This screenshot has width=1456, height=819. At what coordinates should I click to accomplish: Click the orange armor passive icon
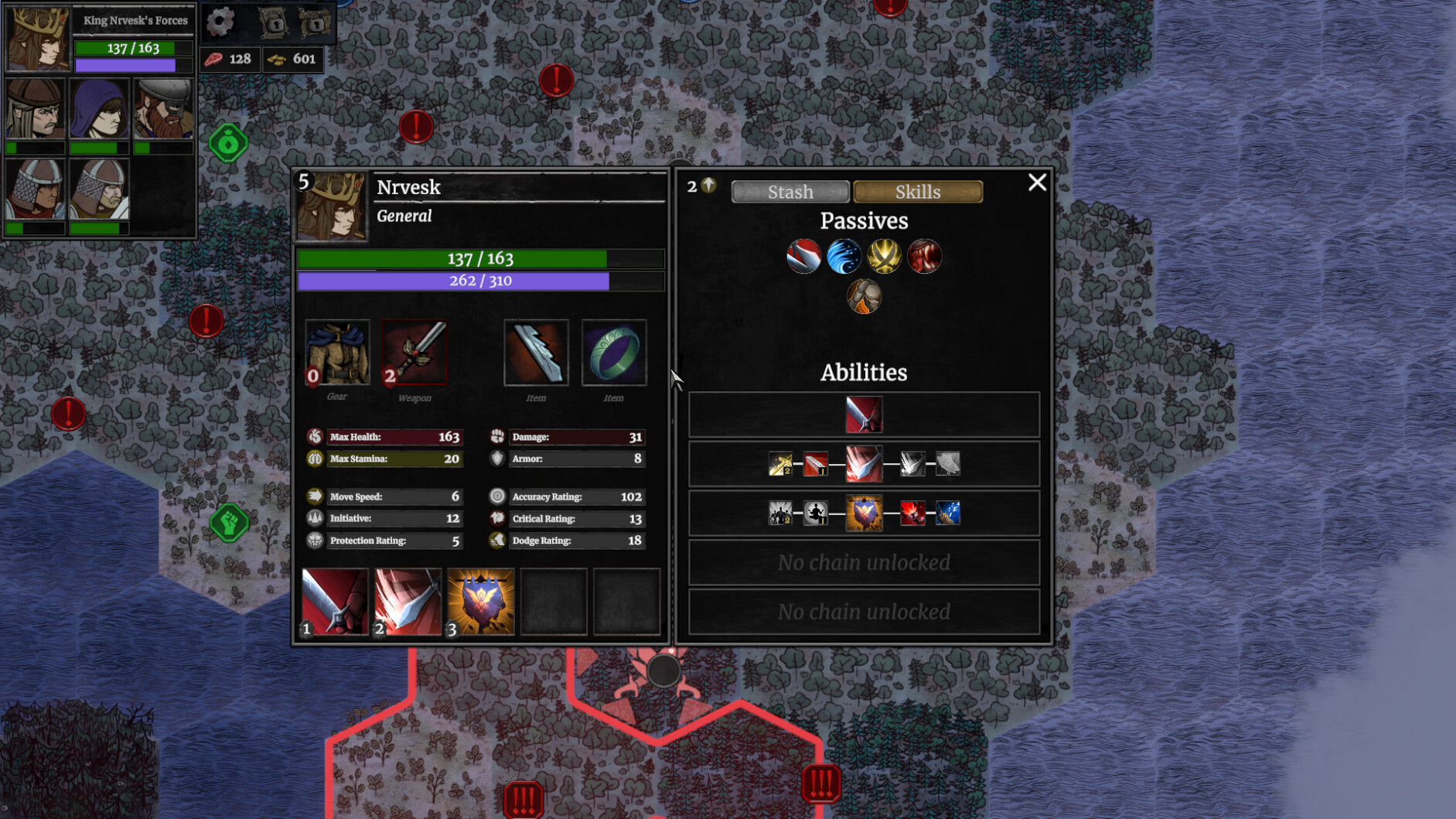click(x=864, y=297)
